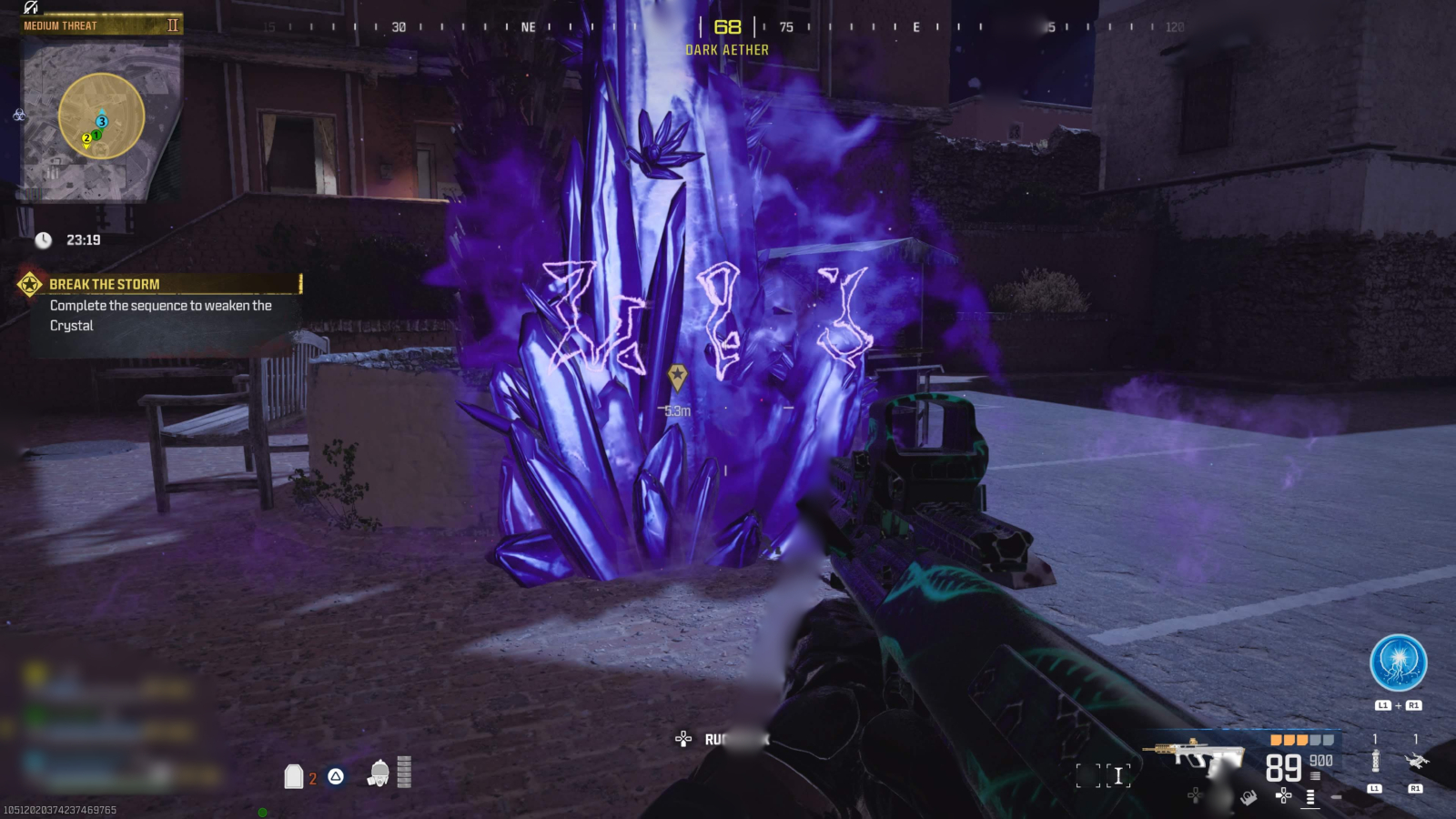Select the armor plate icon showing 2
Image resolution: width=1456 pixels, height=819 pixels.
(x=293, y=776)
